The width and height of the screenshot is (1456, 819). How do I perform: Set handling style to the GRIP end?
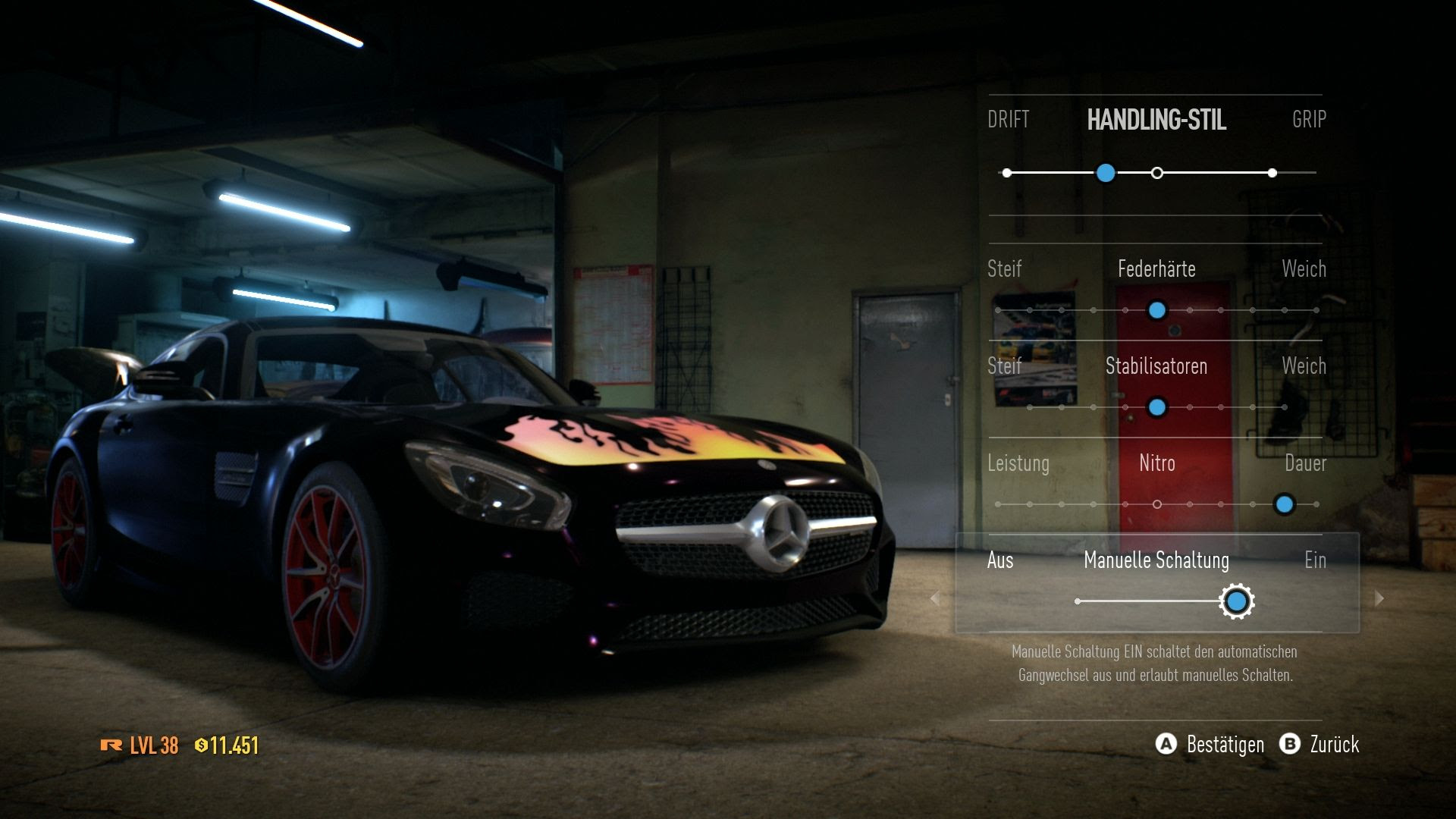coord(1272,173)
